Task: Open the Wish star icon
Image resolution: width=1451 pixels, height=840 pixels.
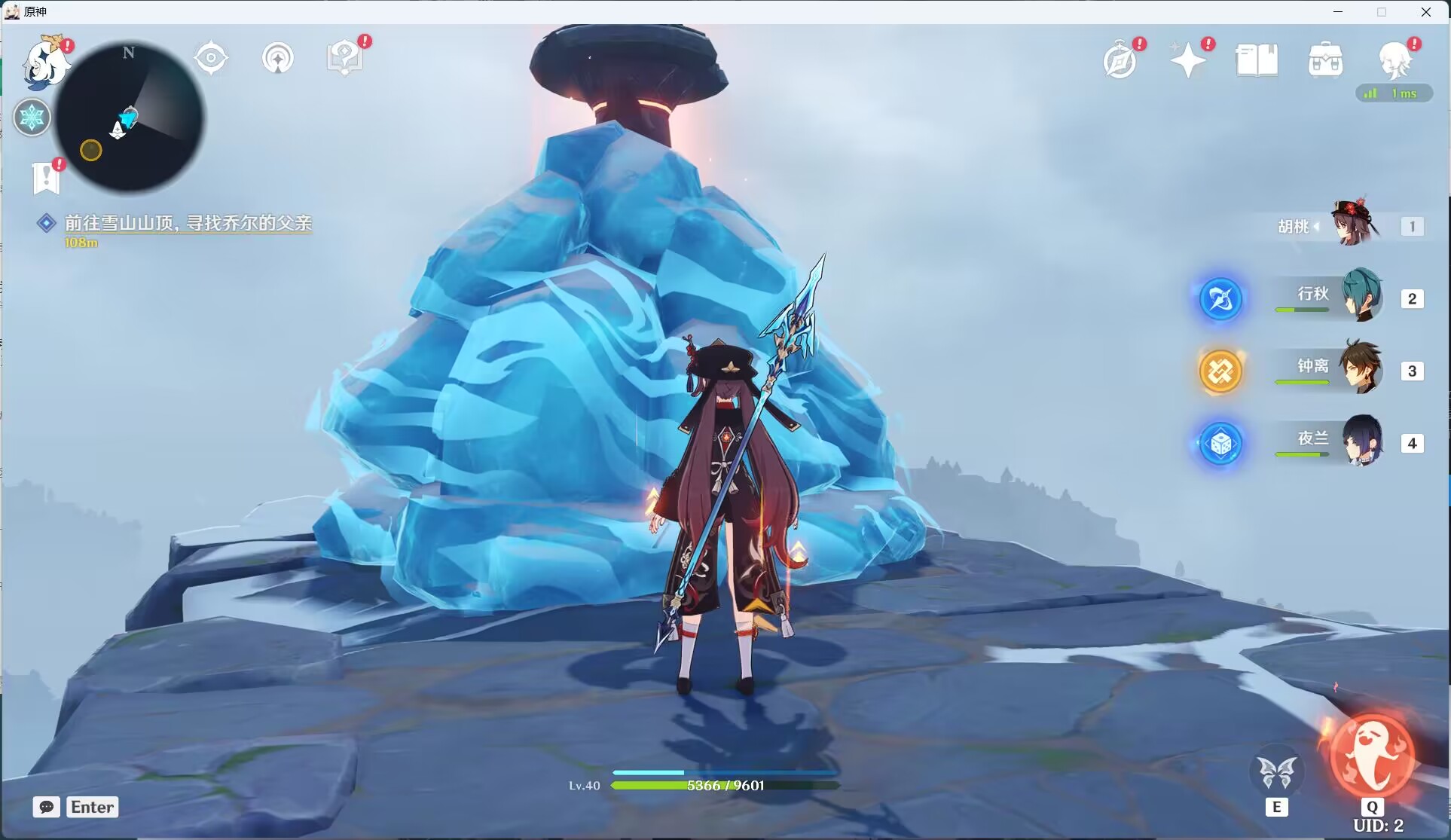Action: [x=1187, y=60]
